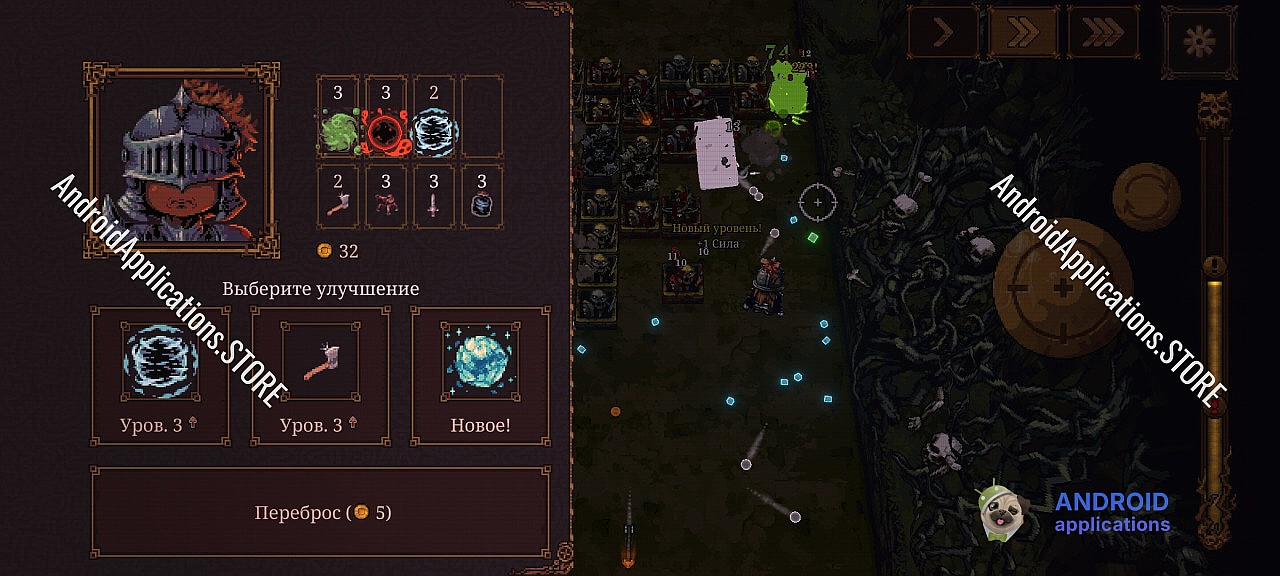Choose the axe level 3 upgrade
Viewport: 1280px width, 576px height.
(x=320, y=375)
